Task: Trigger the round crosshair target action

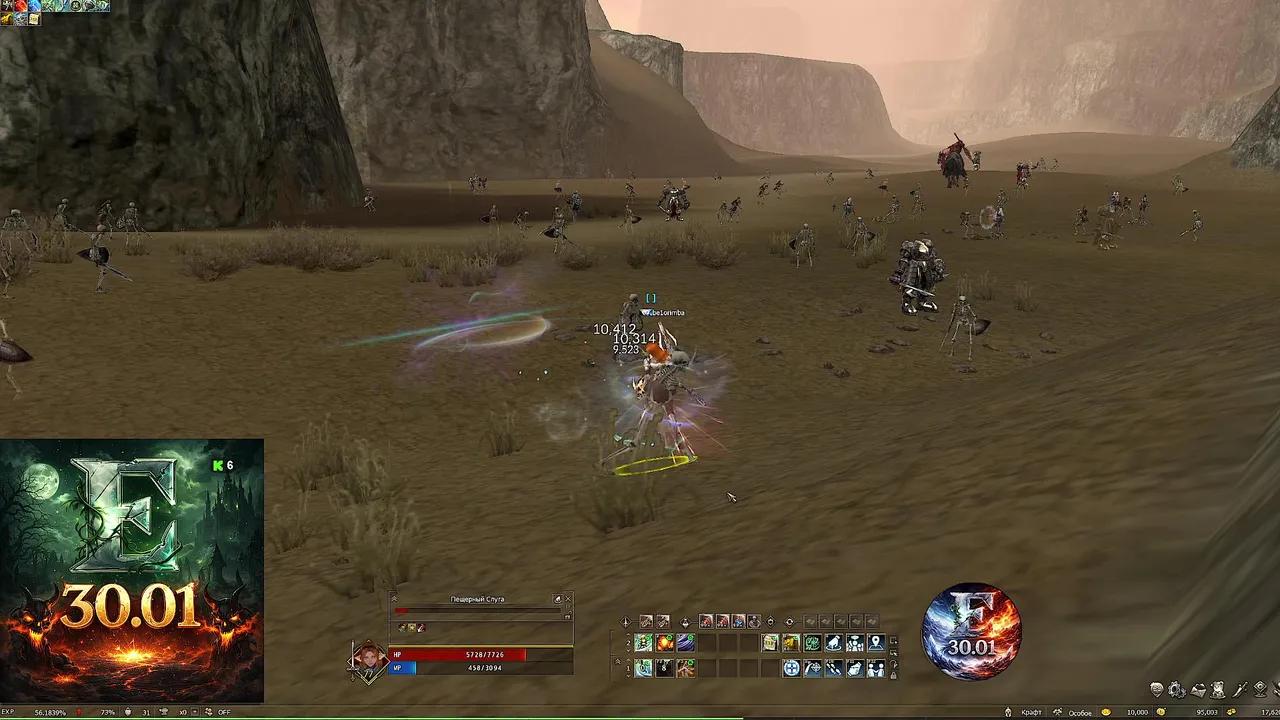Action: (791, 668)
